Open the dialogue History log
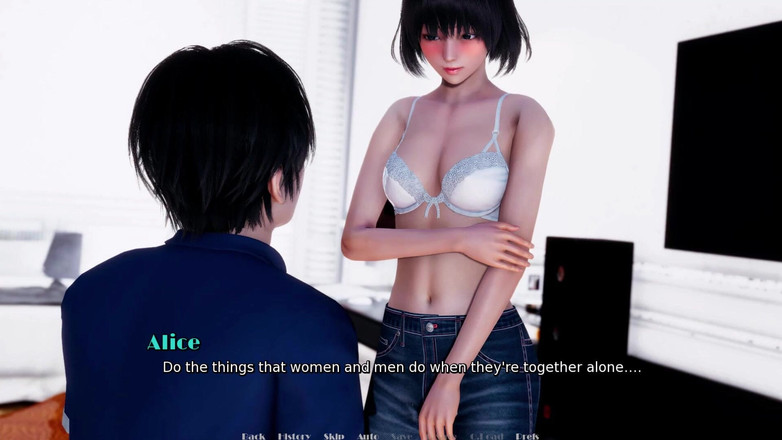 [294, 436]
